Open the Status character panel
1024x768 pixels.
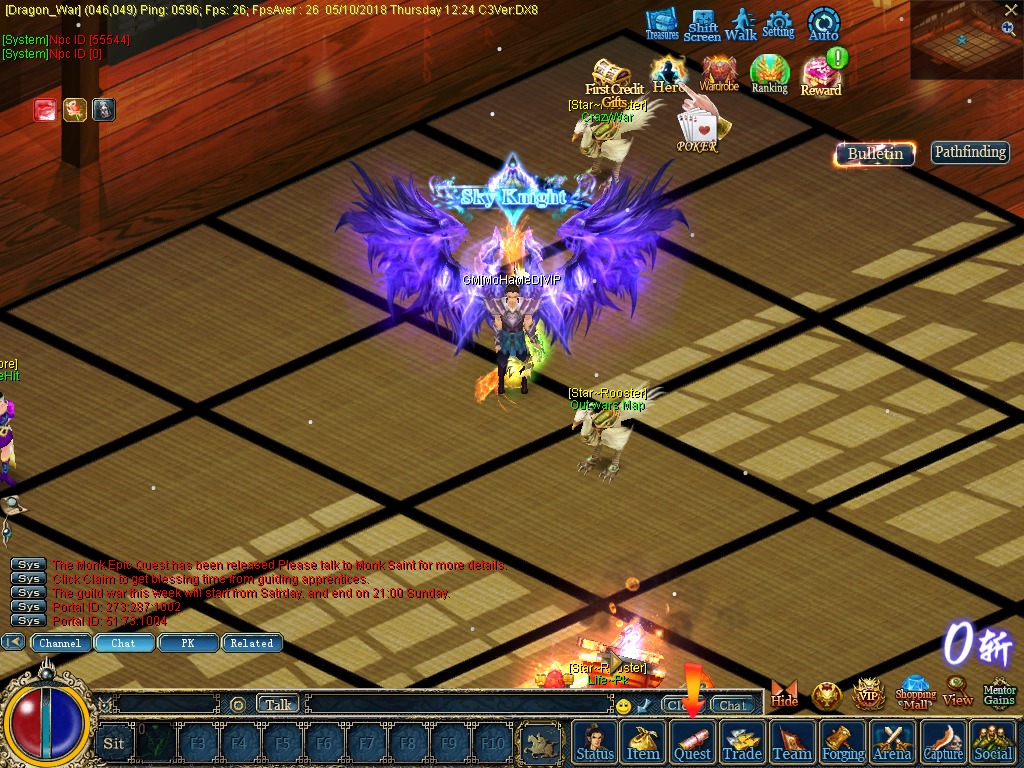tap(595, 742)
